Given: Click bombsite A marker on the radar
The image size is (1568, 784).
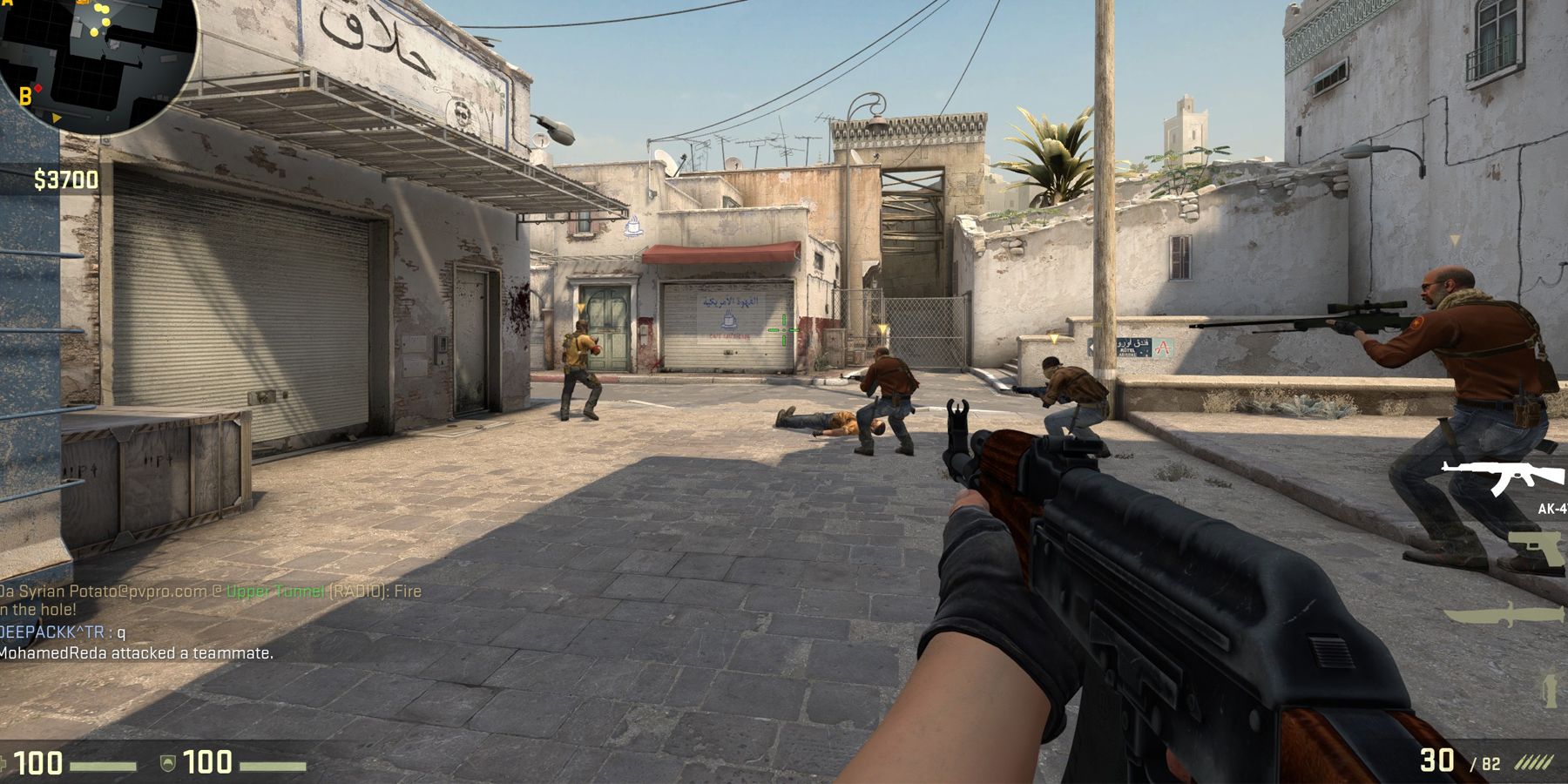Looking at the screenshot, I should (x=7, y=3).
